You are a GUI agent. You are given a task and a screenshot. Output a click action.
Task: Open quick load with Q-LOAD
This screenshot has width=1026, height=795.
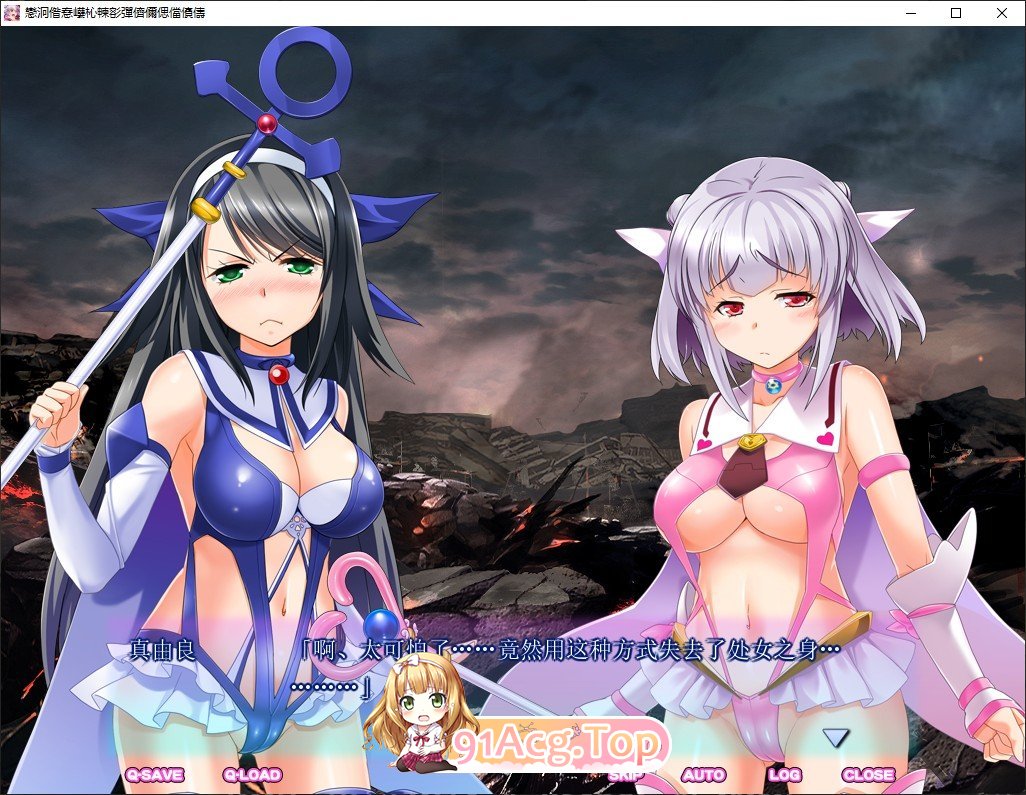252,774
